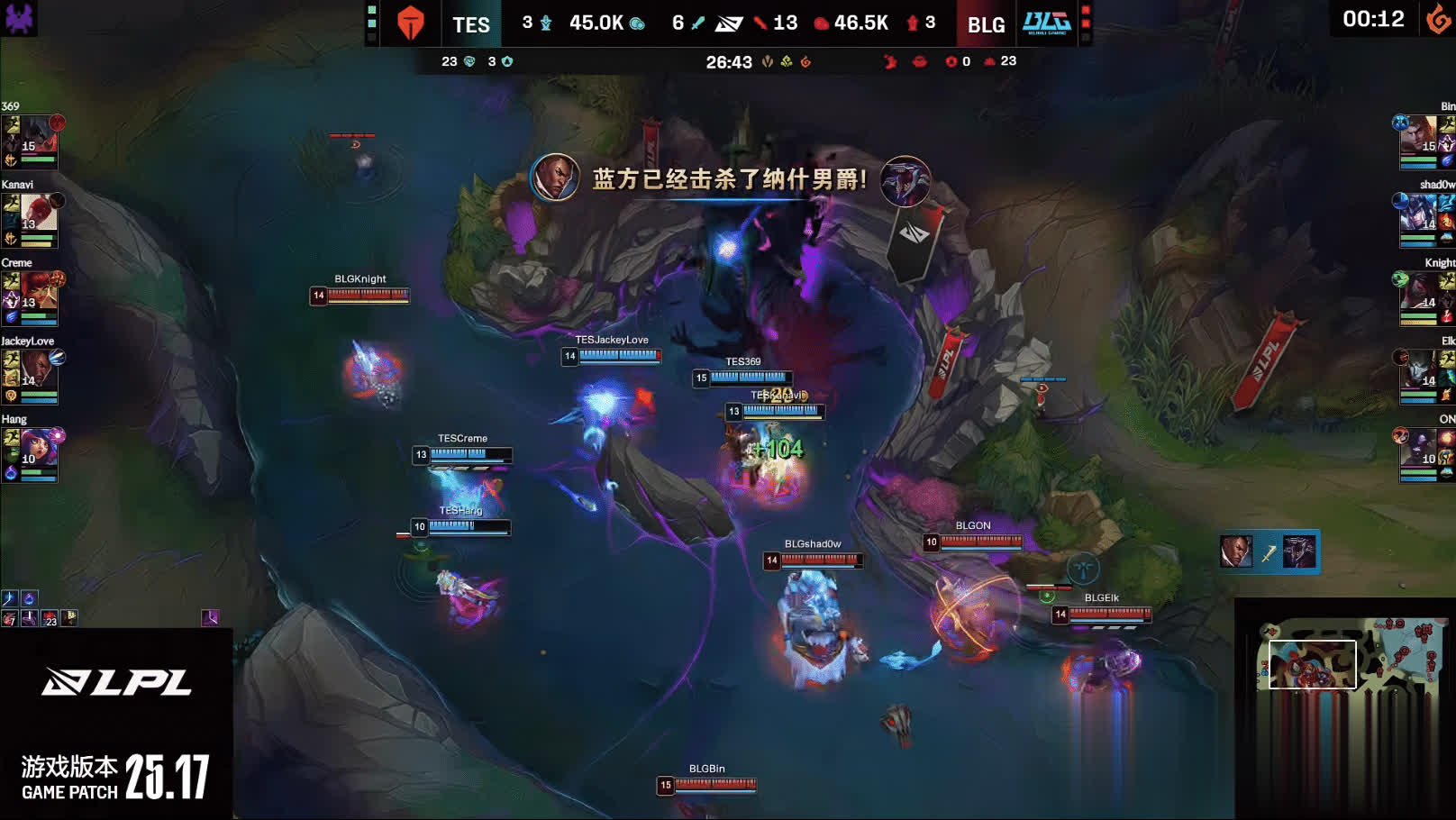Select Elk's champion portrait
The height and width of the screenshot is (820, 1456).
[1418, 370]
